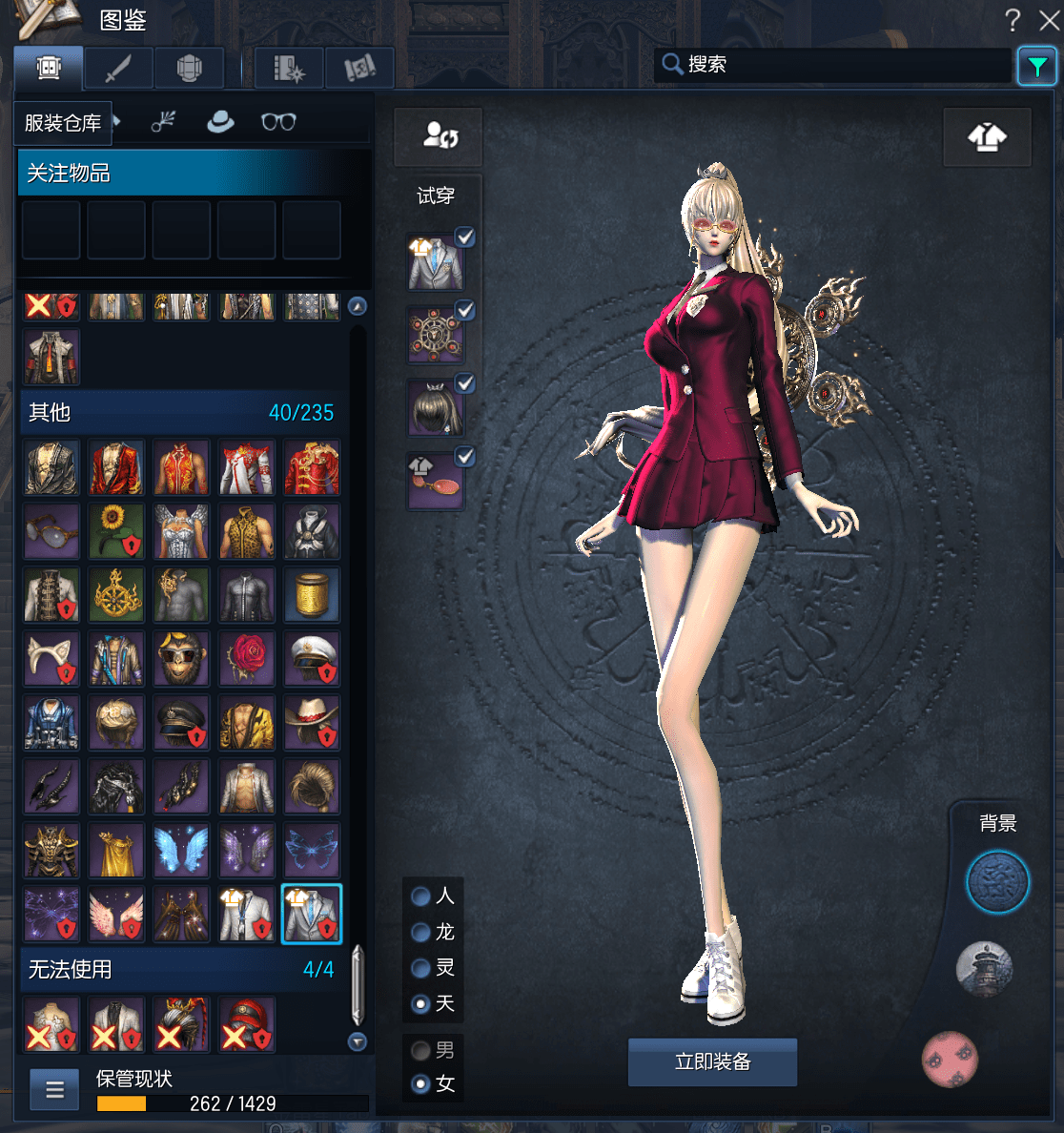Select the 男 gender option
Image resolution: width=1064 pixels, height=1133 pixels.
tap(420, 1050)
